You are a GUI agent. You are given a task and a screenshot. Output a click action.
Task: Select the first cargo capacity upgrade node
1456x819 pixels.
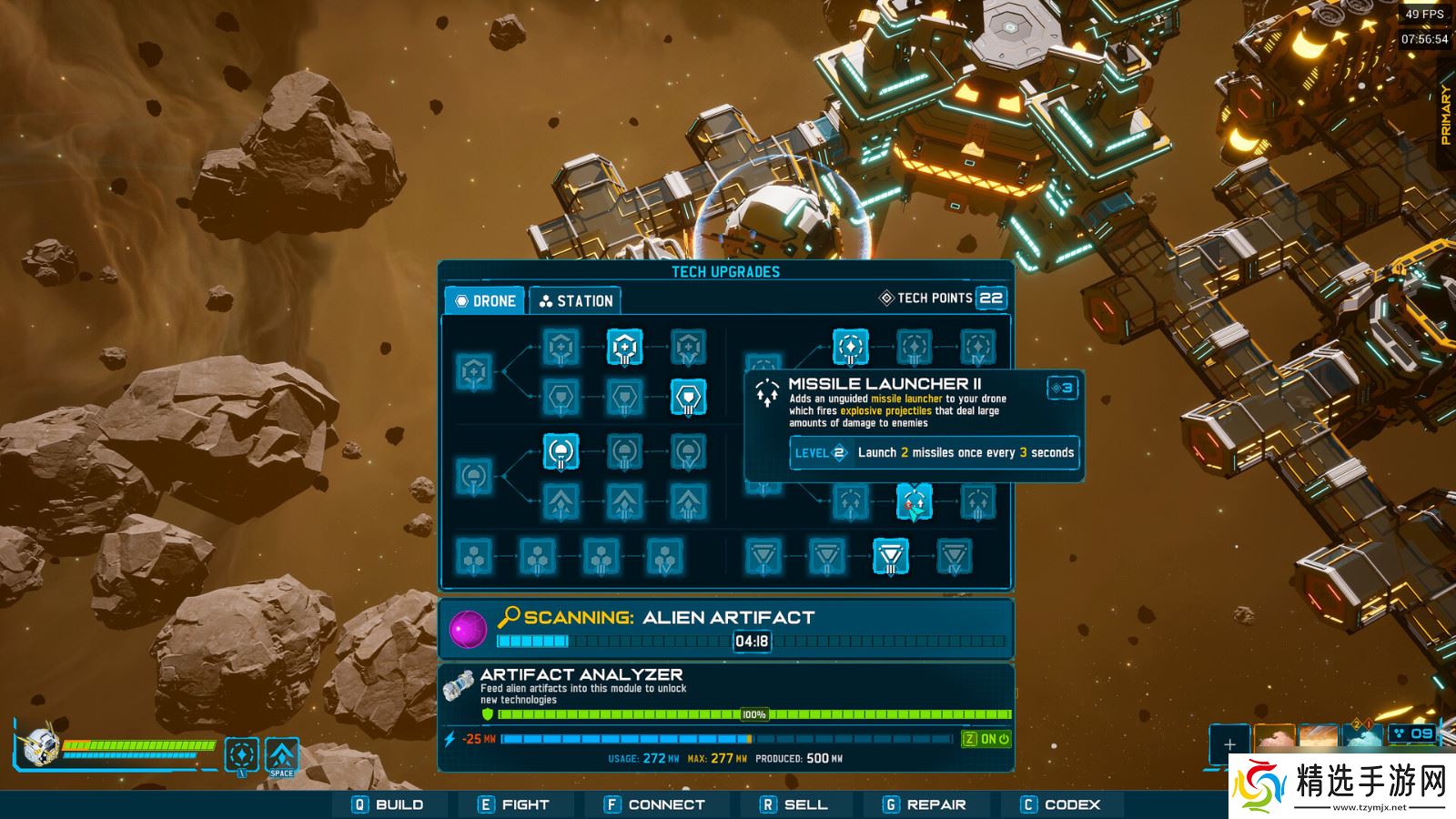(x=473, y=557)
